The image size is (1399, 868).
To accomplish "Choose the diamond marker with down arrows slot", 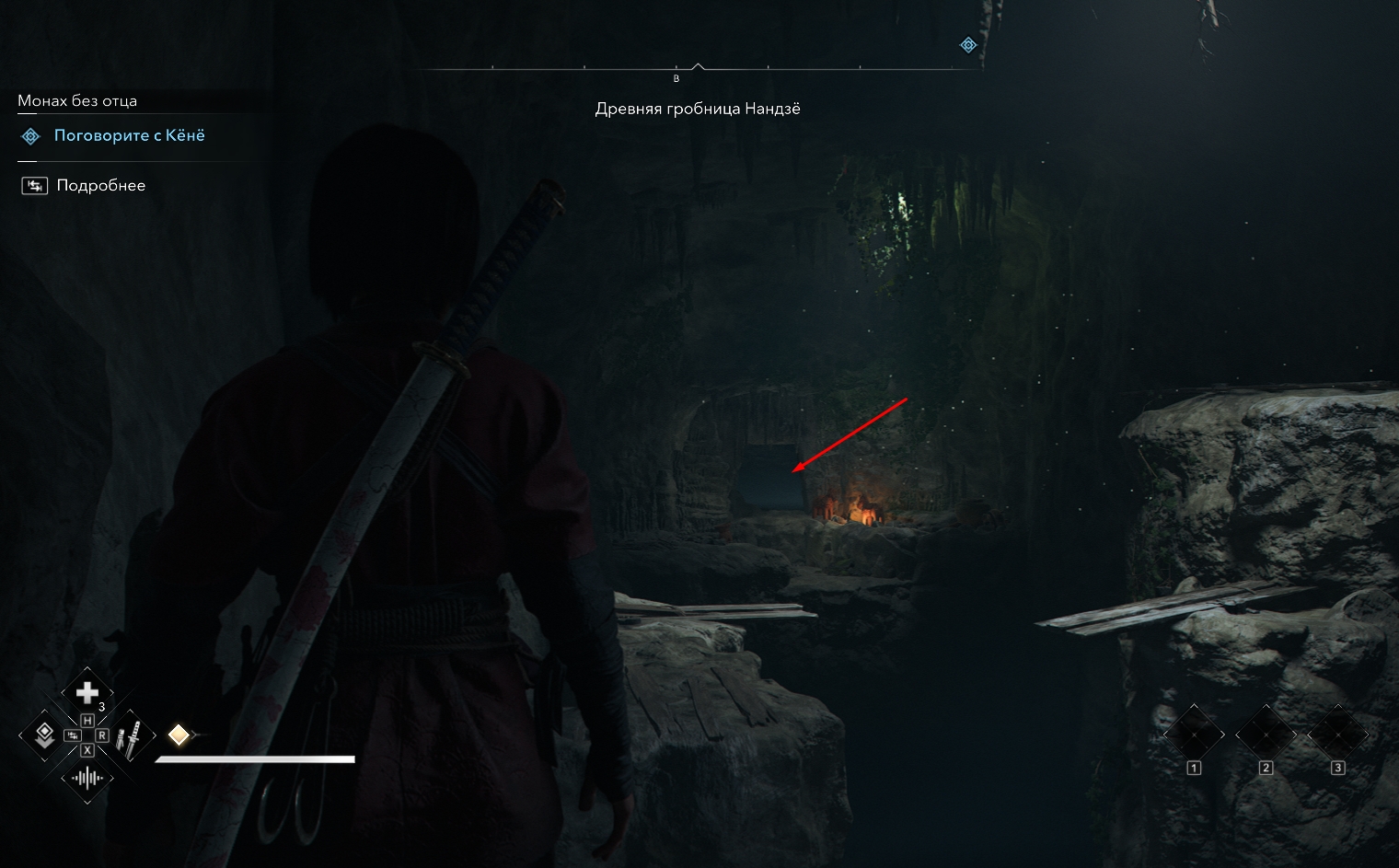I will (x=43, y=735).
